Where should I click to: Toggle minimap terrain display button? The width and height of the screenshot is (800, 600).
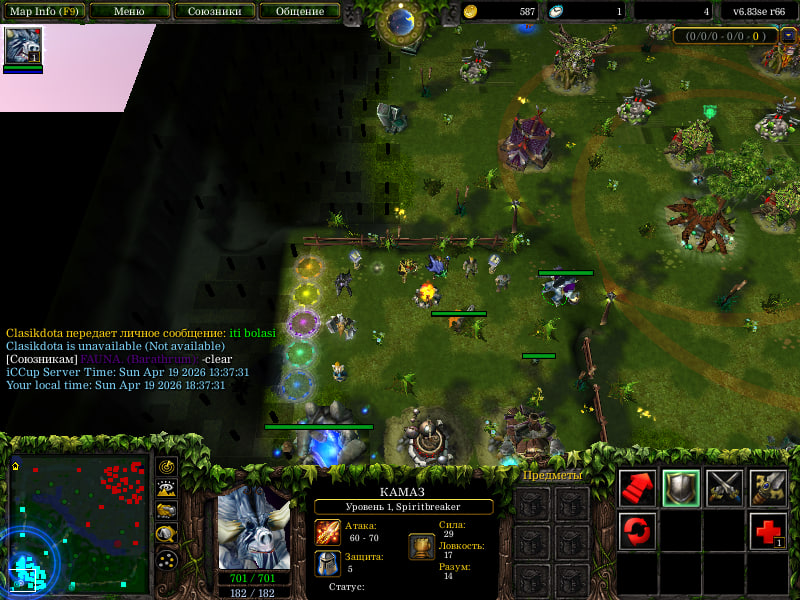[168, 490]
